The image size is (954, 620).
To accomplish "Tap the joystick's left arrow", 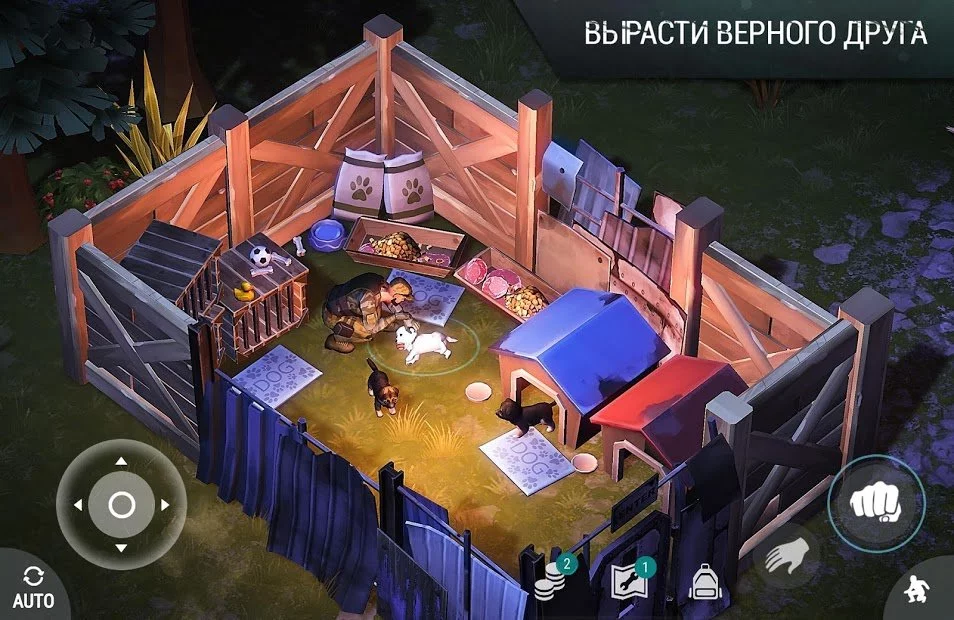I will pos(76,505).
